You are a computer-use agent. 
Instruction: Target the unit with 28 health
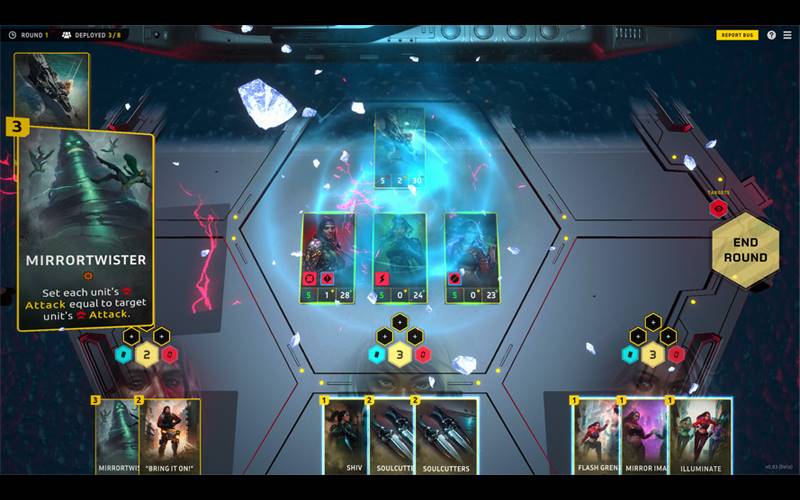(x=328, y=257)
